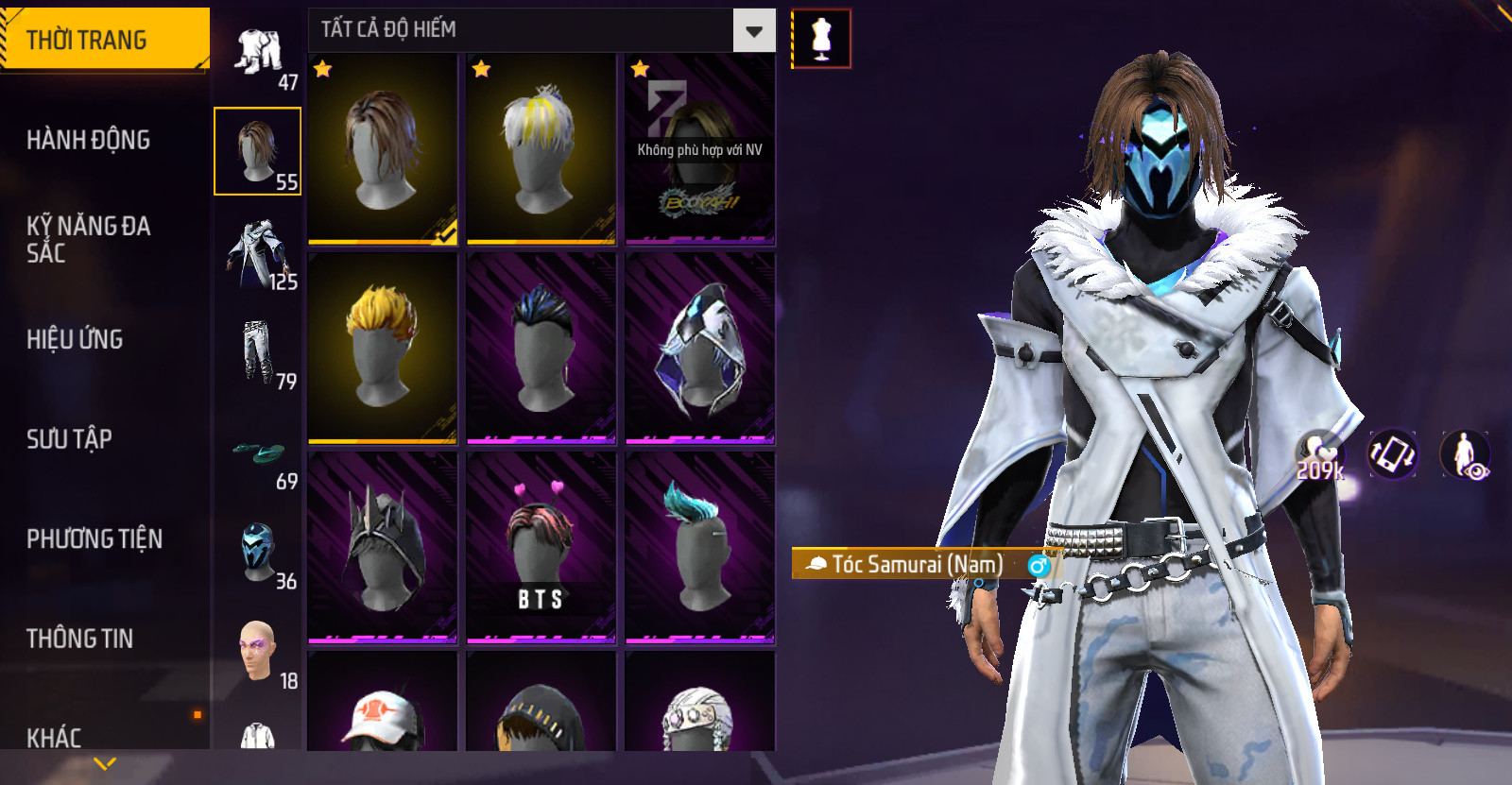Select the face paint category showing 18
Image resolution: width=1512 pixels, height=785 pixels.
tap(259, 652)
